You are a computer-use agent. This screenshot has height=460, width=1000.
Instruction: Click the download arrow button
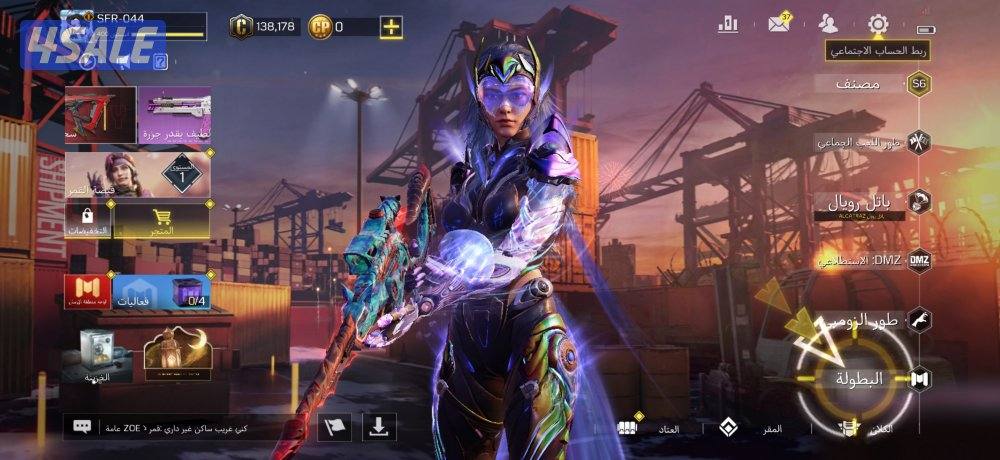pos(378,427)
